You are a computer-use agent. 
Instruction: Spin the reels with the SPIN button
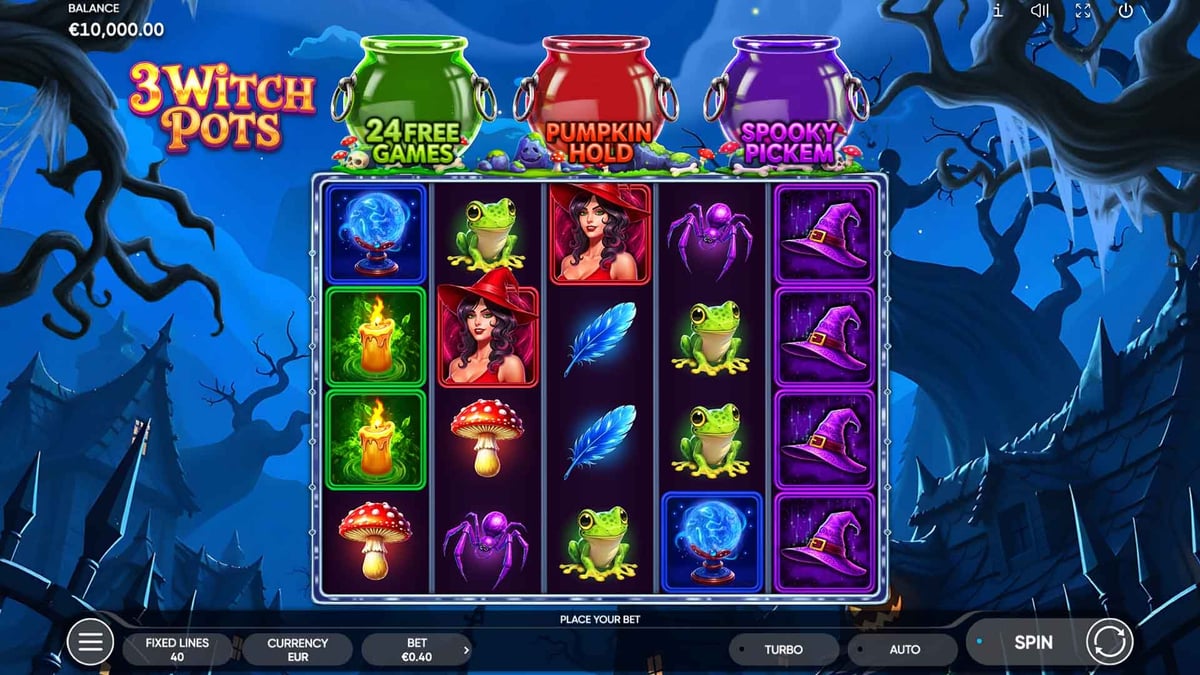(x=1033, y=642)
